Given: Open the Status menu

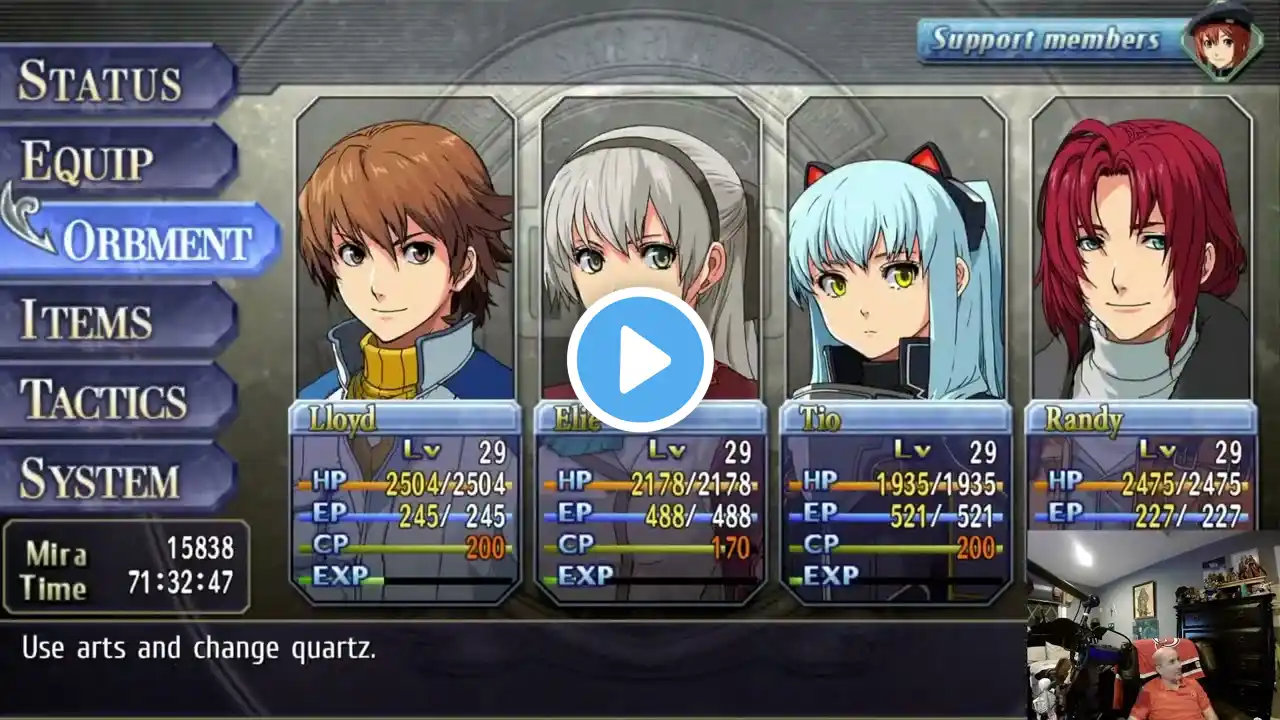Looking at the screenshot, I should point(100,80).
